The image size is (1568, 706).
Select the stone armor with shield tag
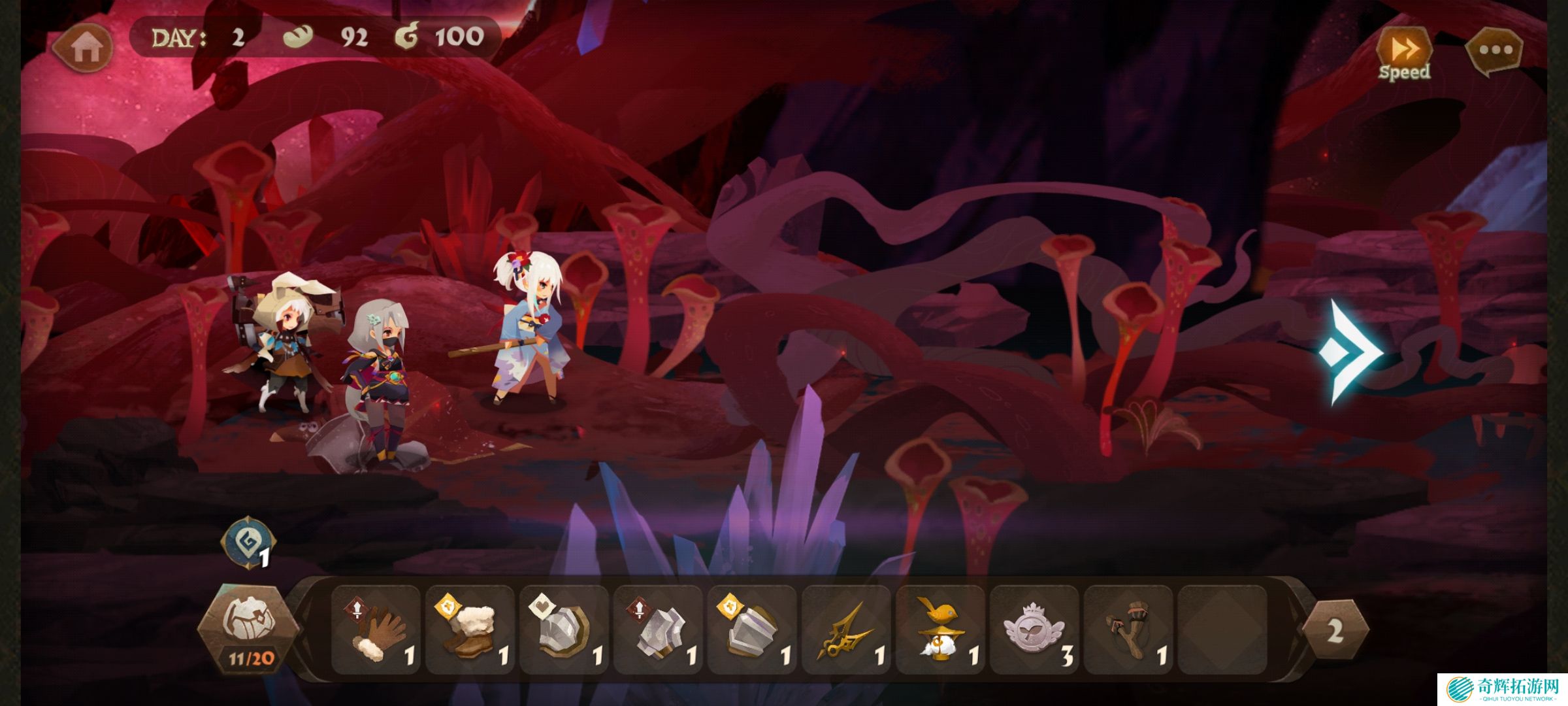pos(753,630)
